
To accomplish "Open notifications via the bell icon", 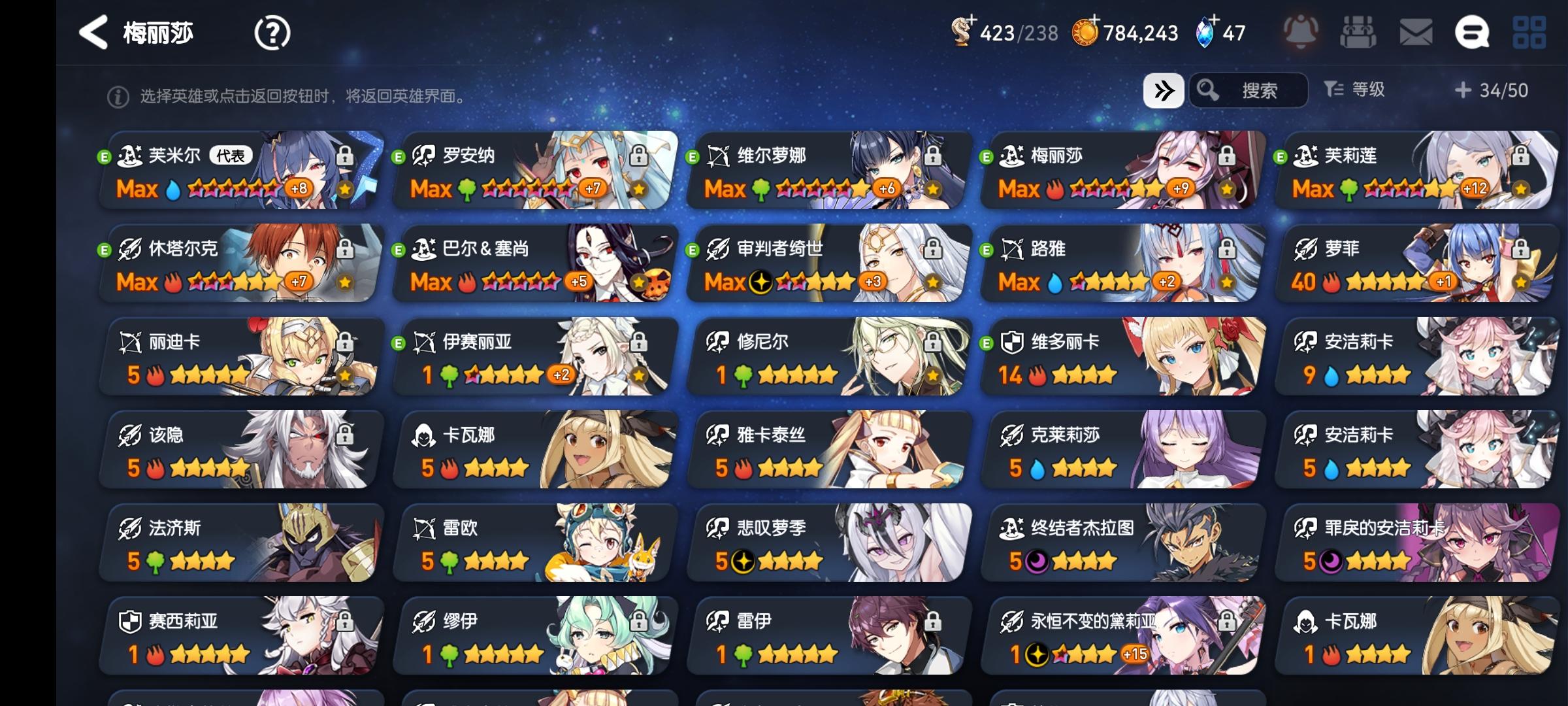I will click(1300, 31).
